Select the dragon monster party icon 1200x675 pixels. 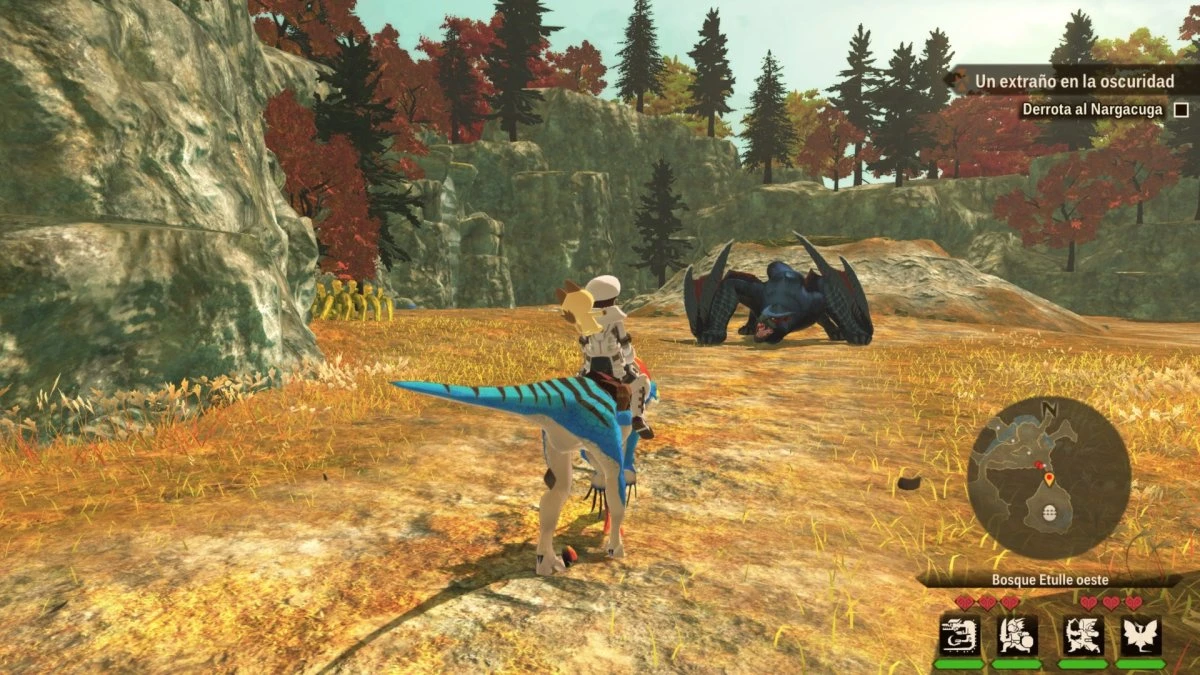pyautogui.click(x=958, y=635)
